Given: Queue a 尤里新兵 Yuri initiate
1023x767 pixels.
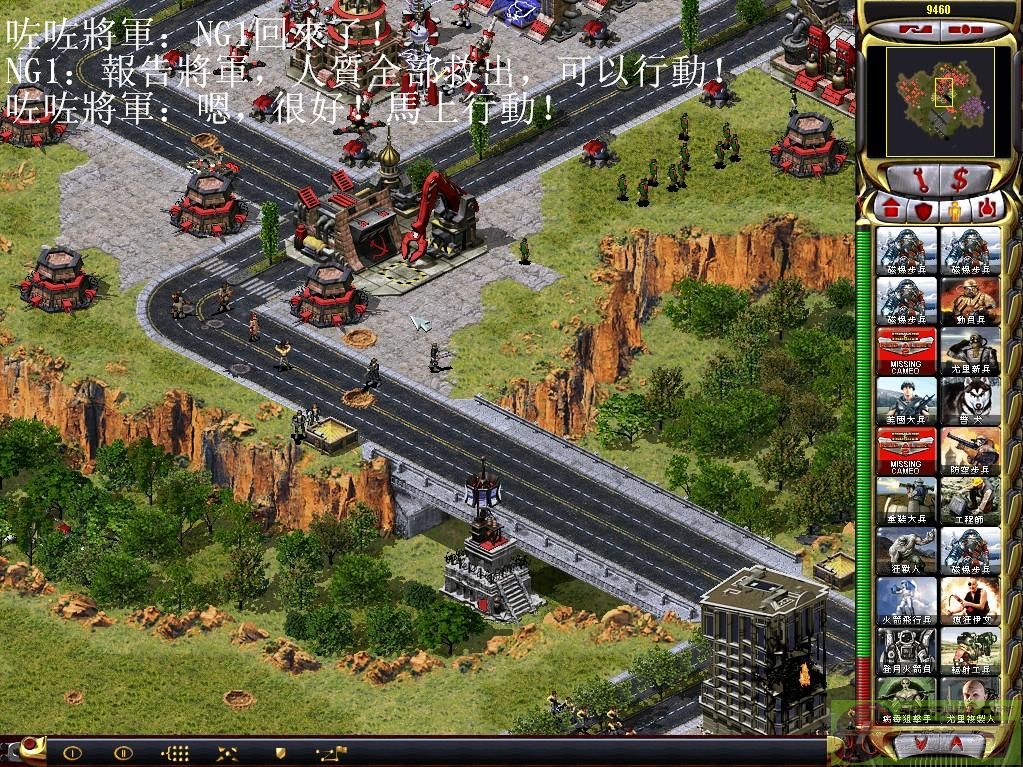Looking at the screenshot, I should tap(970, 351).
